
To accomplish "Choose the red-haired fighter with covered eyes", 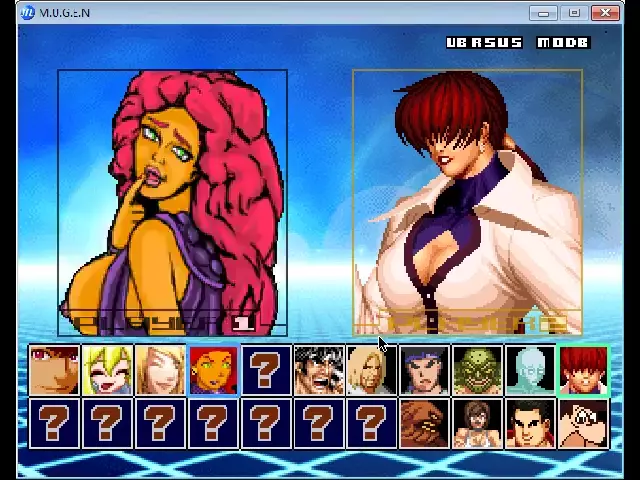I will [x=583, y=370].
